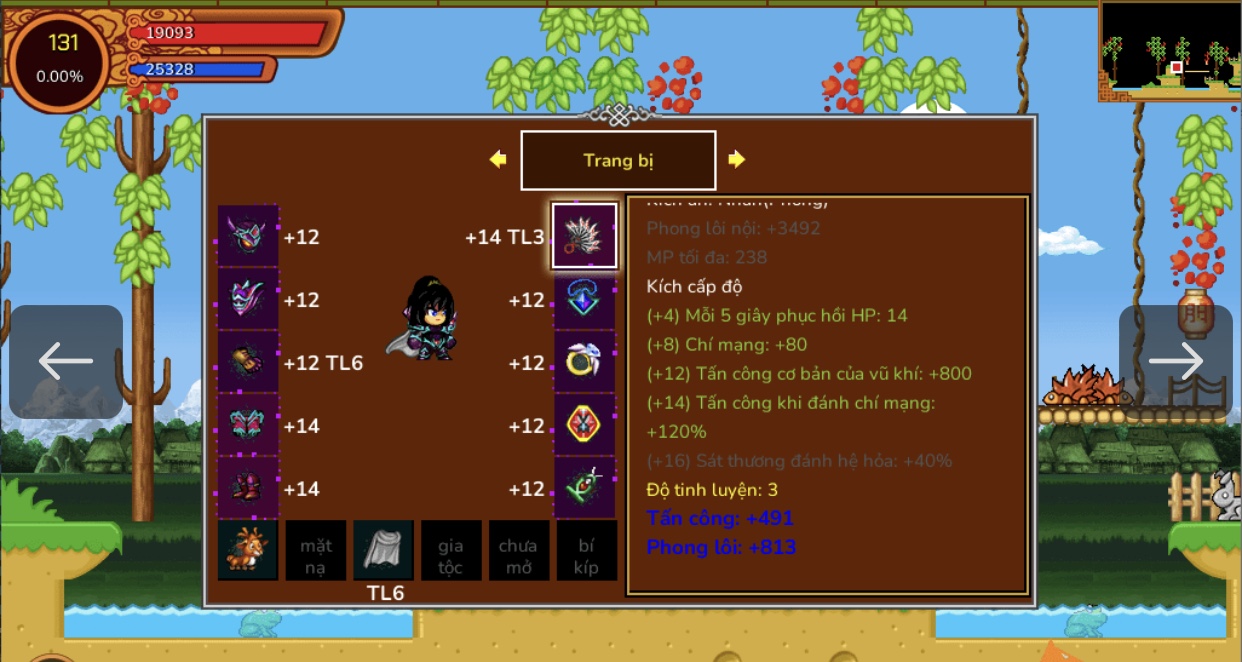This screenshot has width=1242, height=662.
Task: Open the minimap
Action: pyautogui.click(x=1170, y=50)
